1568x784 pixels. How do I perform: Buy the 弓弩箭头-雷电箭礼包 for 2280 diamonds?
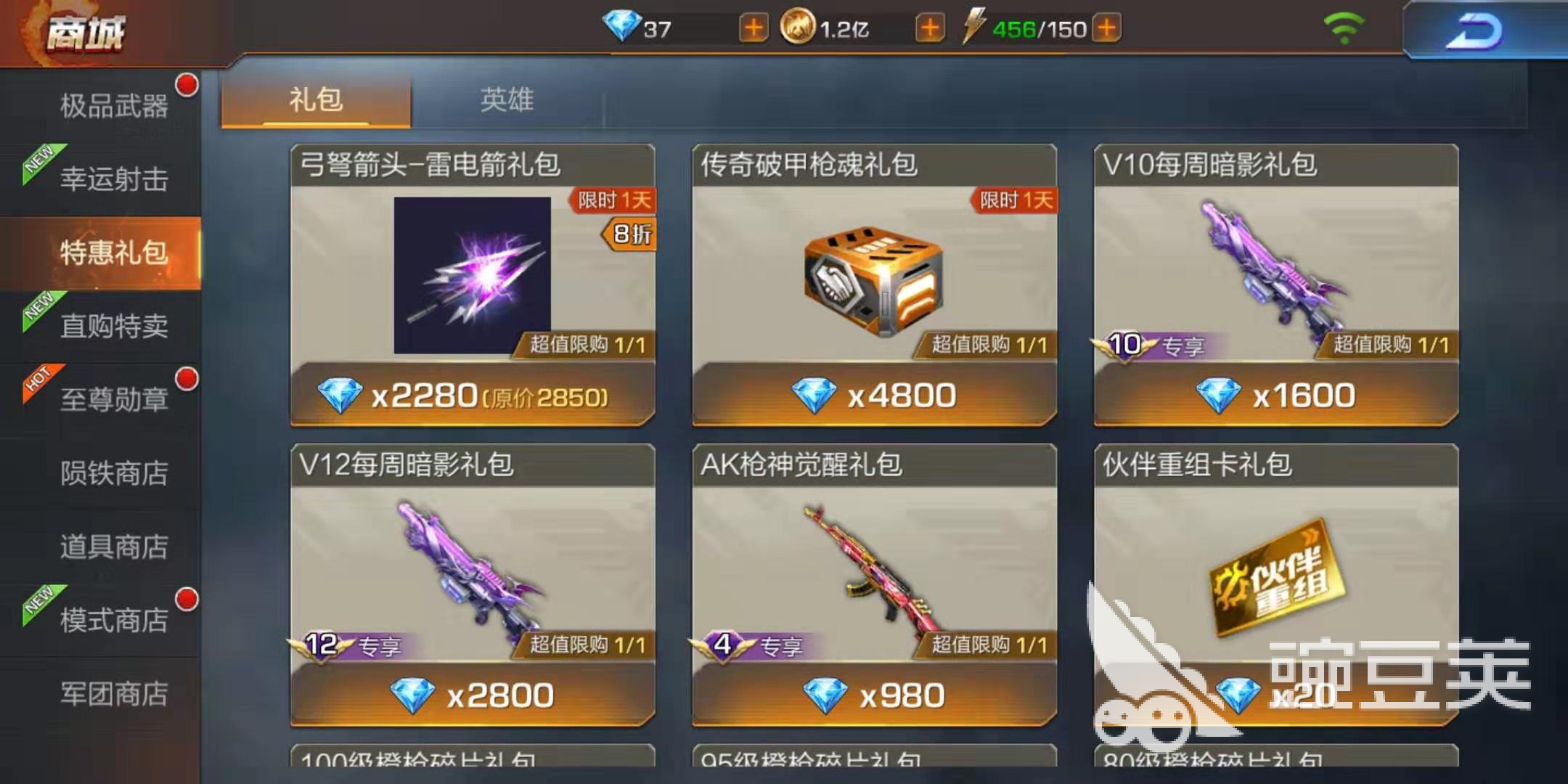472,394
